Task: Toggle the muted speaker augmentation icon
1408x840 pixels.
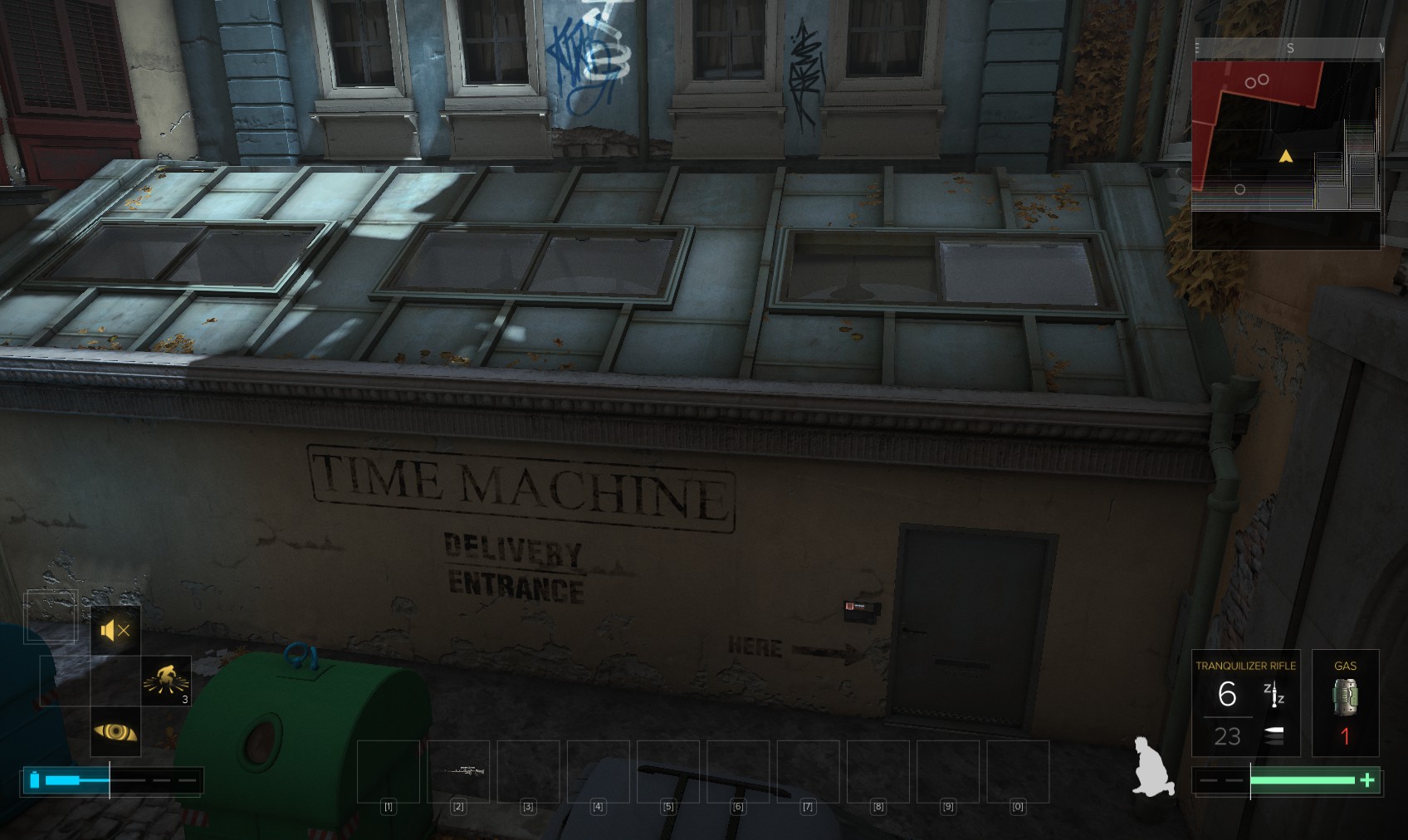Action: coord(115,631)
